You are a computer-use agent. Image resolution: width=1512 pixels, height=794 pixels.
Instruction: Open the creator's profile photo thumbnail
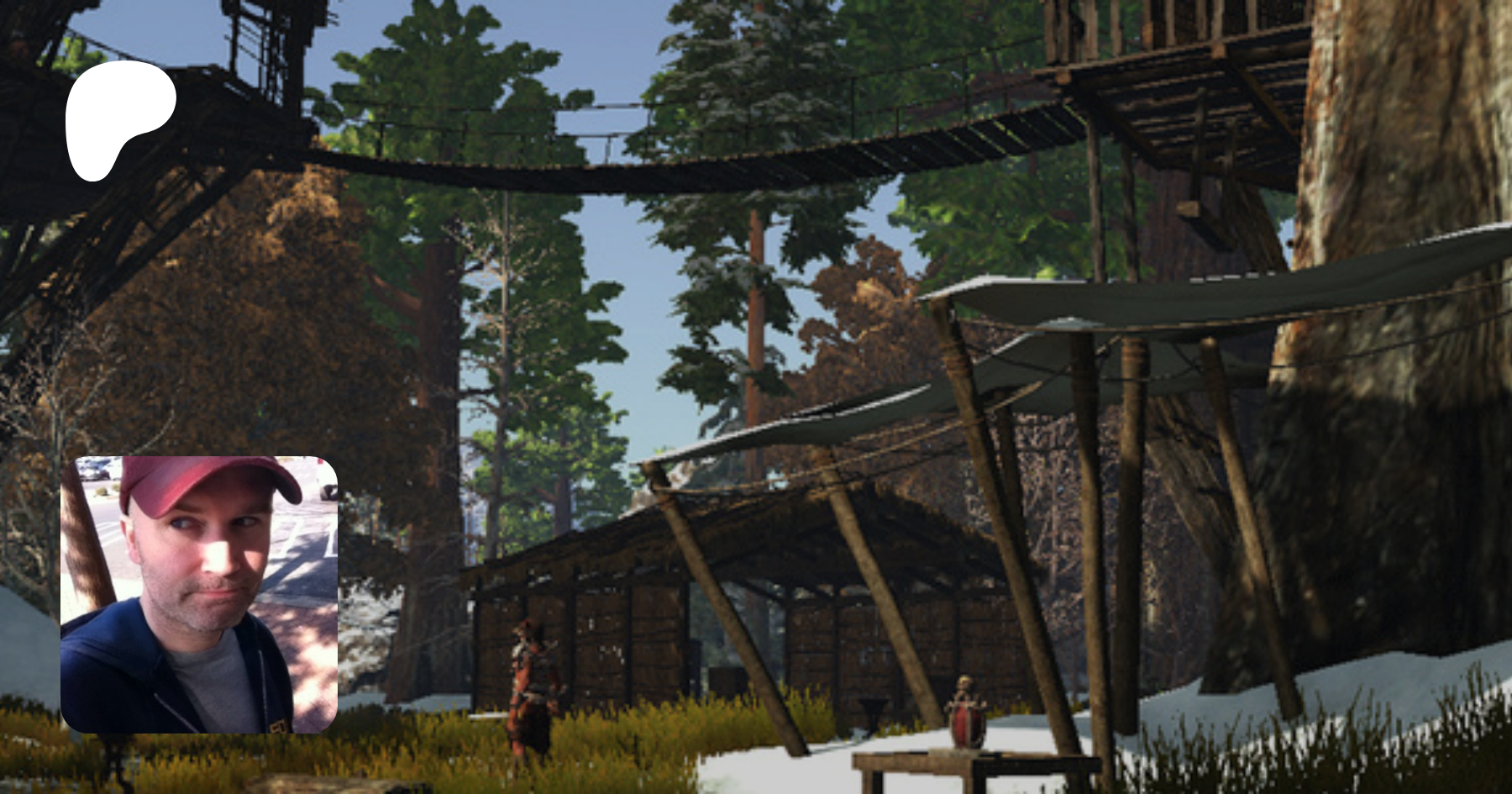[199, 594]
